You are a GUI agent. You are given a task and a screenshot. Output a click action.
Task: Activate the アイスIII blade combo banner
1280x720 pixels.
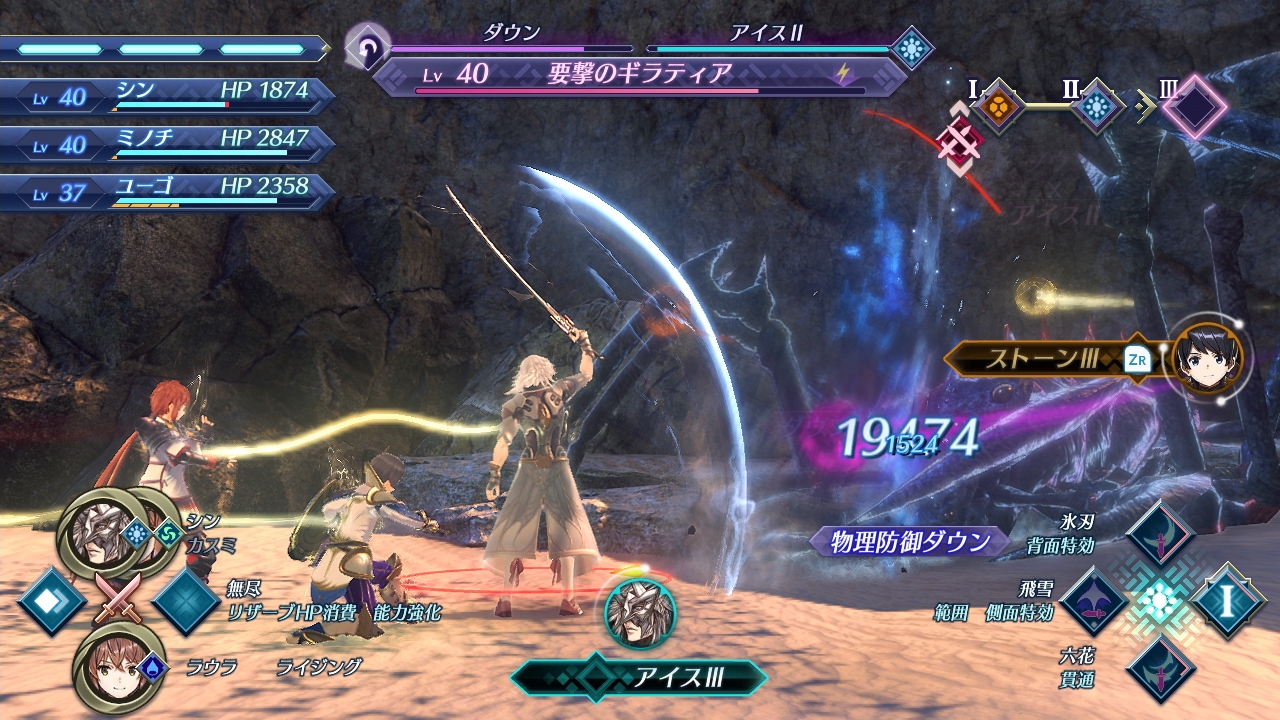[x=640, y=677]
